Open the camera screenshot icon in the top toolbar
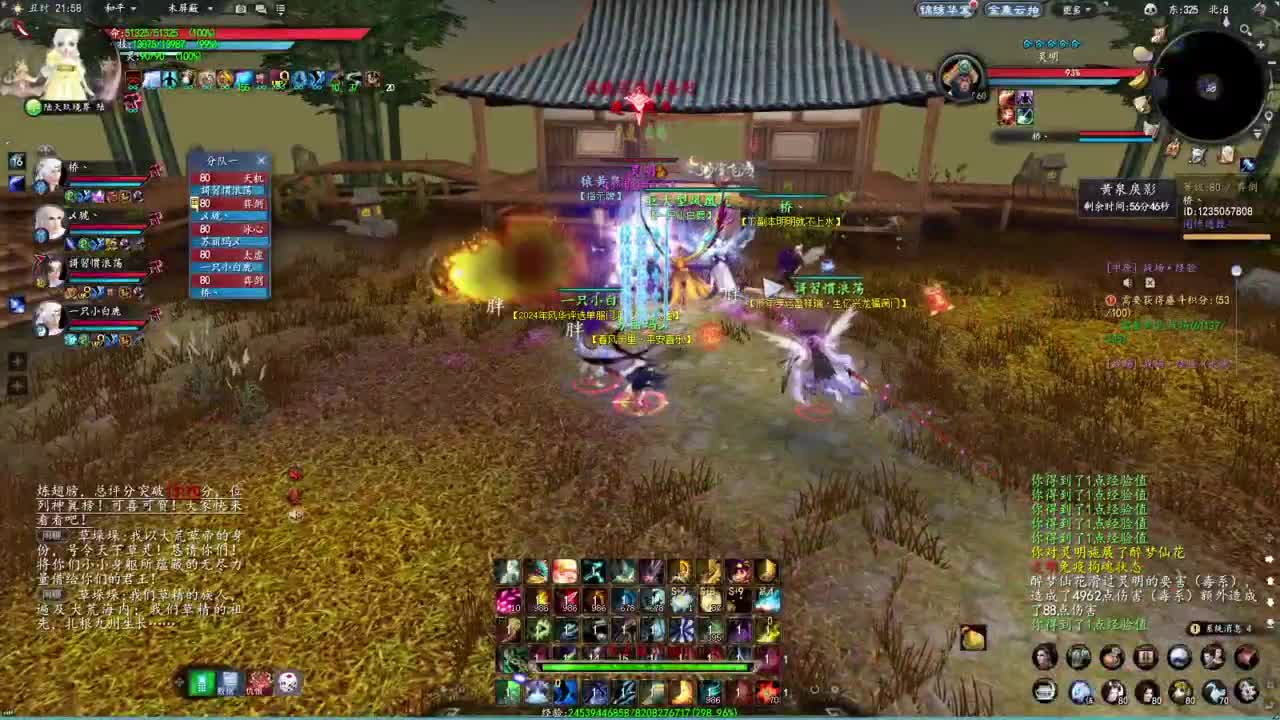The image size is (1280, 720). [241, 8]
